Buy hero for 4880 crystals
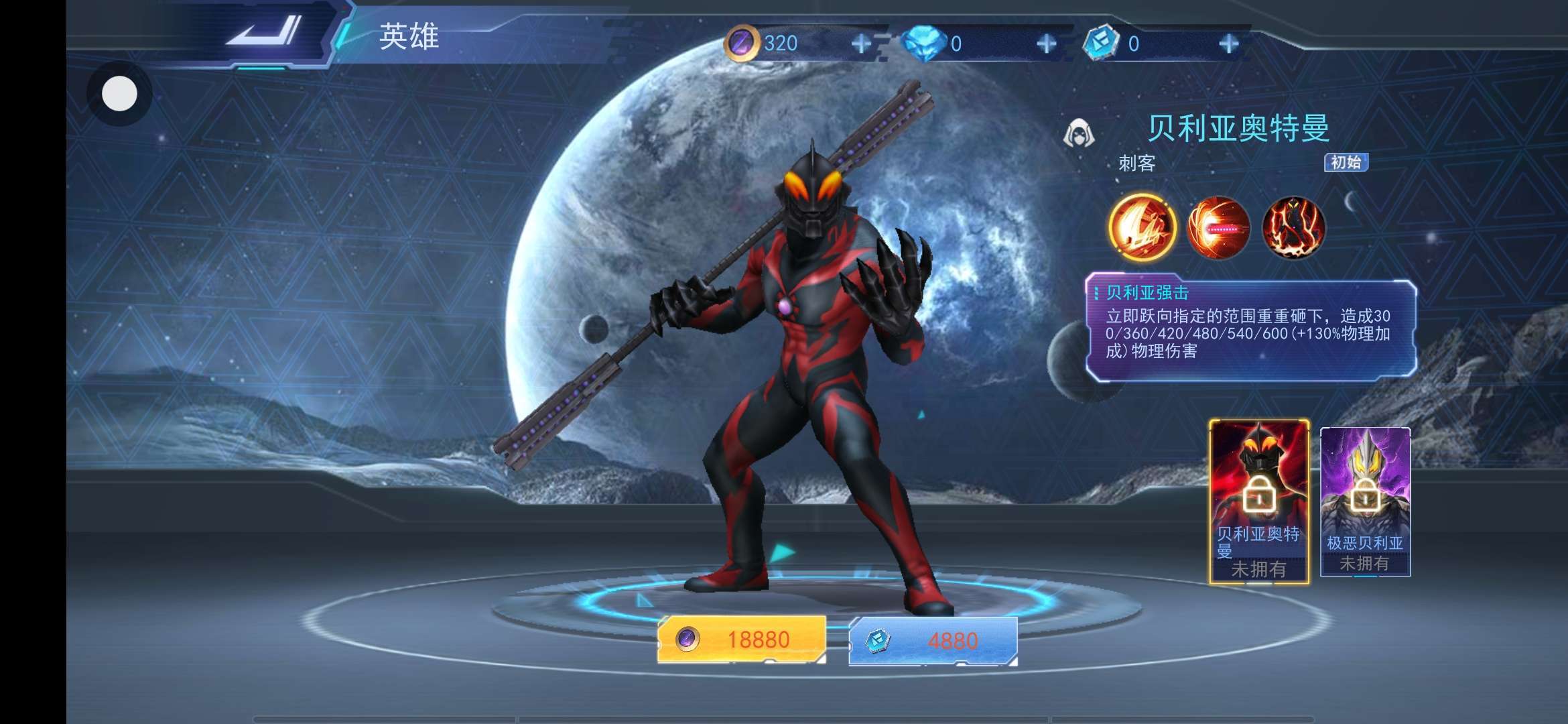1568x724 pixels. point(933,641)
